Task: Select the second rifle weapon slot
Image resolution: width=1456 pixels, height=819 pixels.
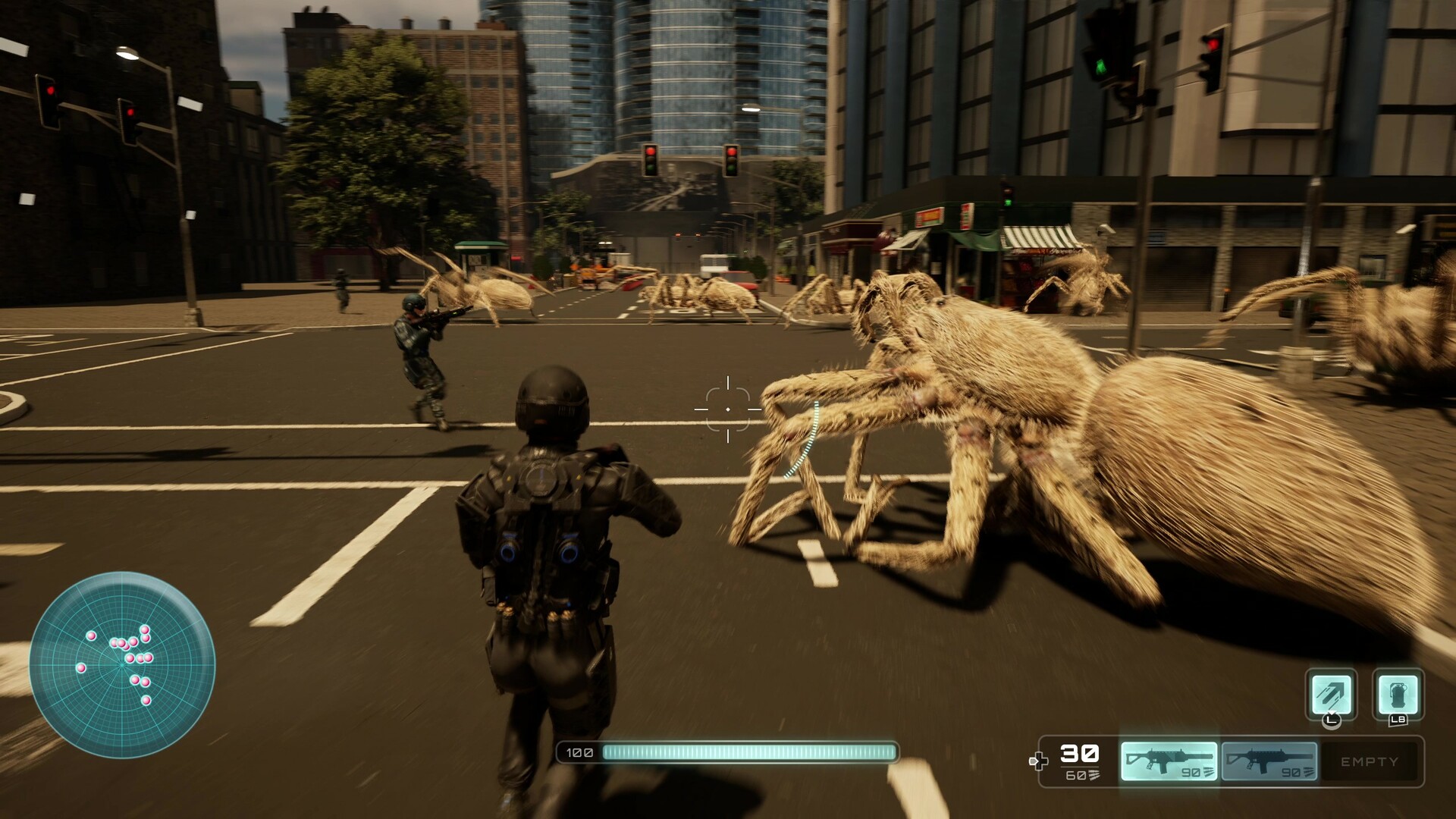Action: 1271,761
